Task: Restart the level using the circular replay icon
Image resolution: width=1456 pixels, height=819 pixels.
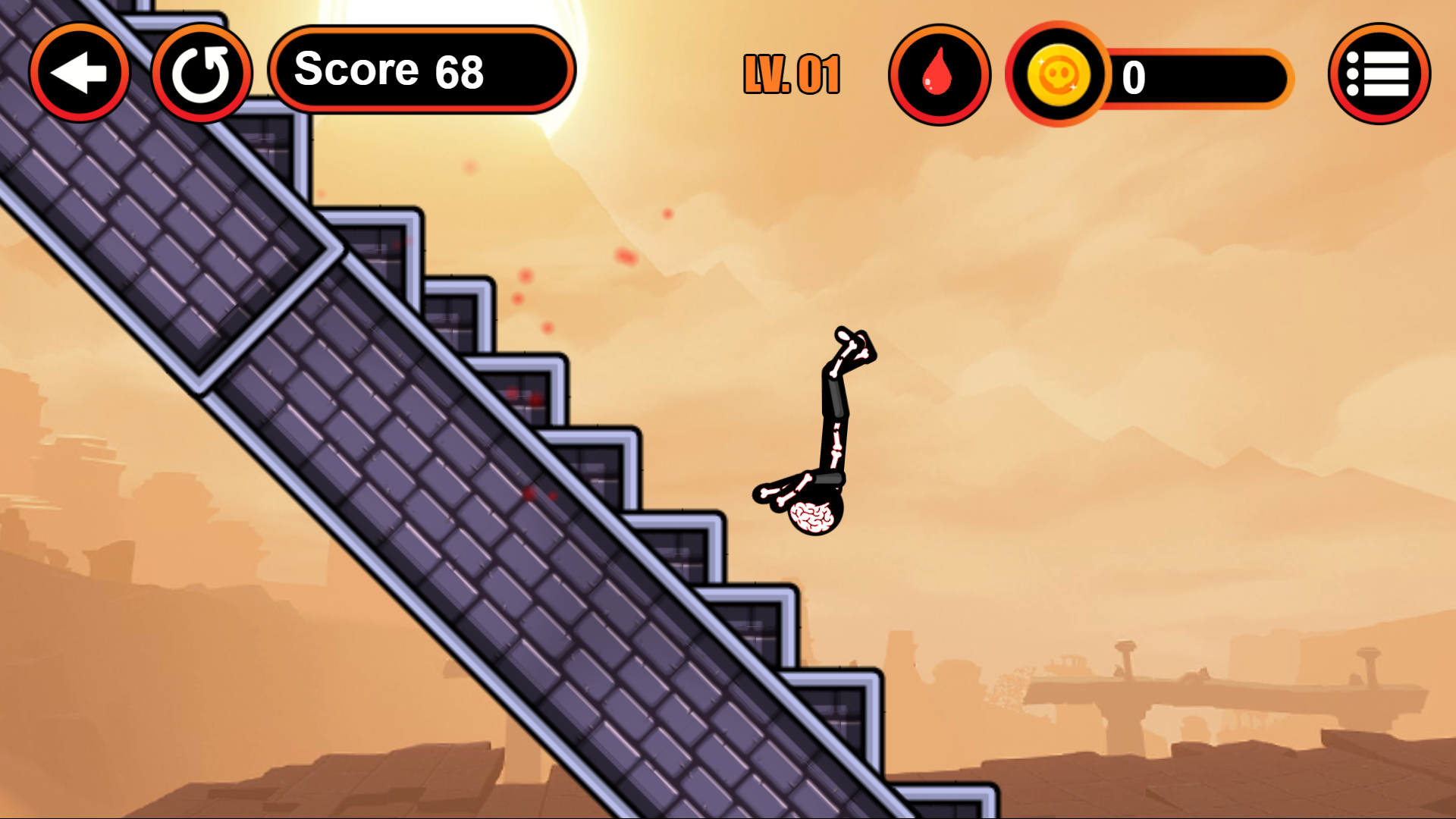Action: click(x=202, y=72)
